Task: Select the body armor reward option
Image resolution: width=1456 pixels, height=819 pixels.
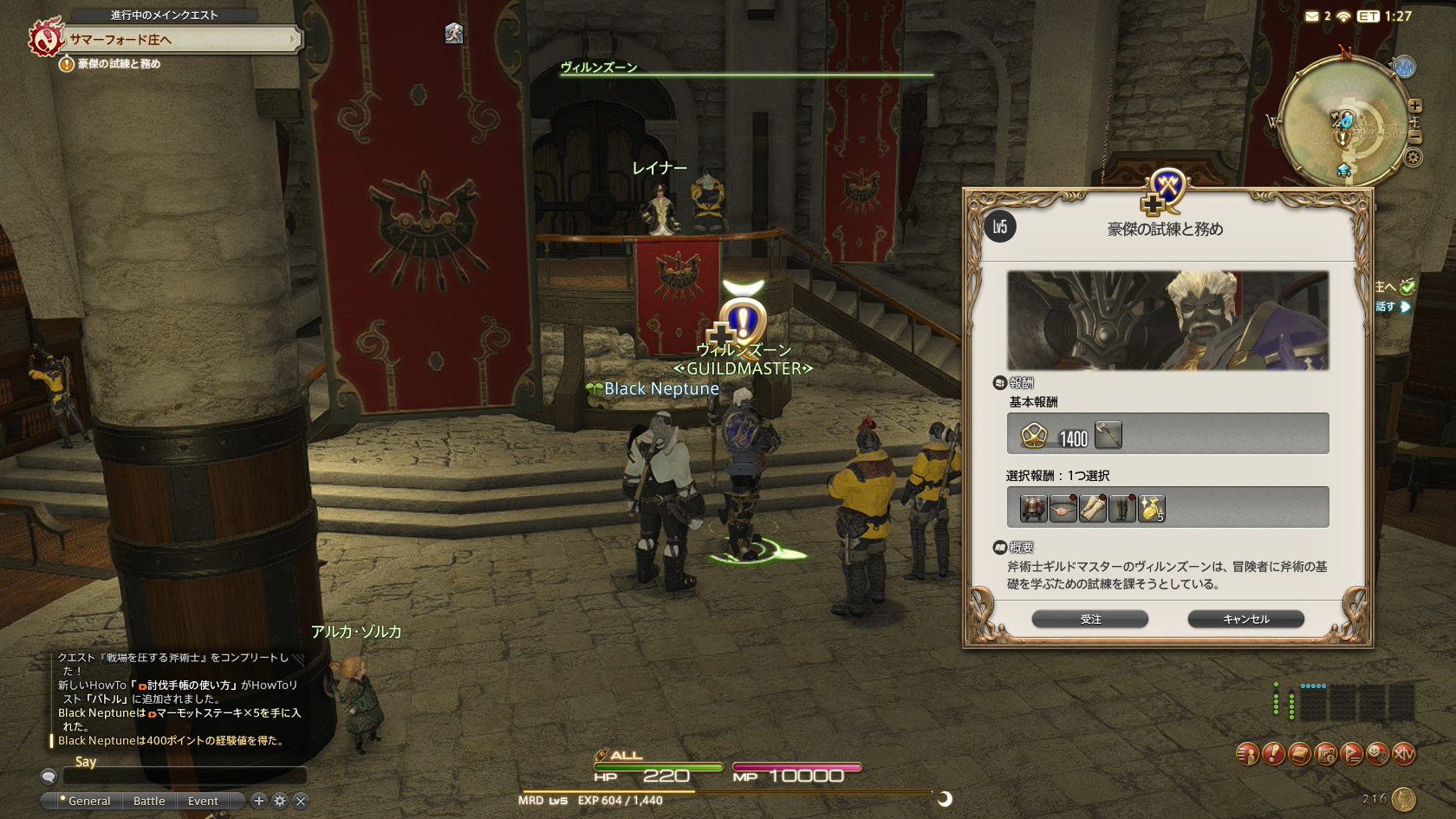Action: coord(1033,509)
